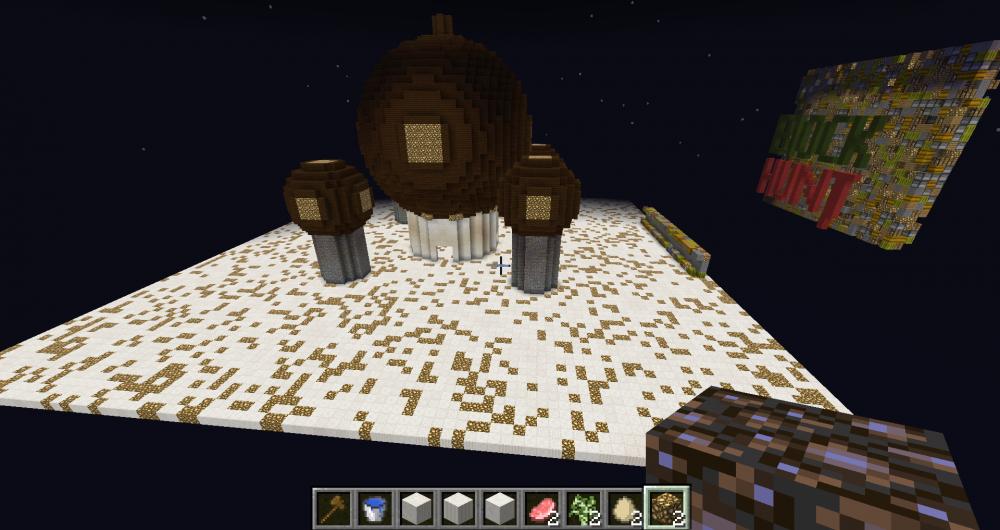Choose the pink raw meat slot
The image size is (1000, 530).
(540, 508)
